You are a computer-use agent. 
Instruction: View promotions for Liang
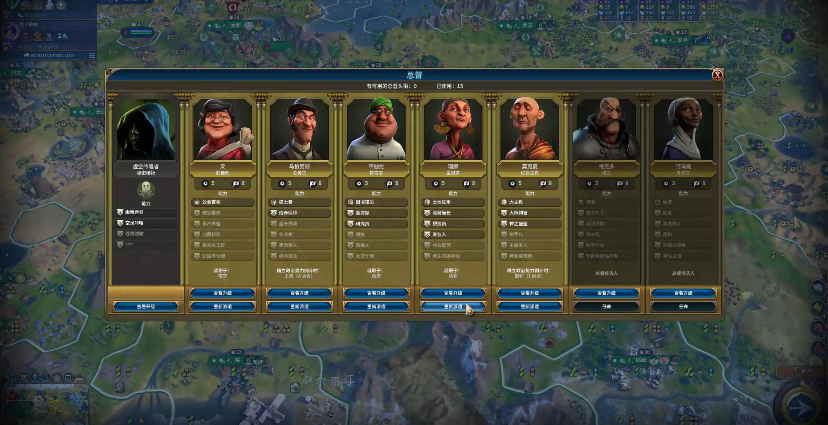(222, 293)
